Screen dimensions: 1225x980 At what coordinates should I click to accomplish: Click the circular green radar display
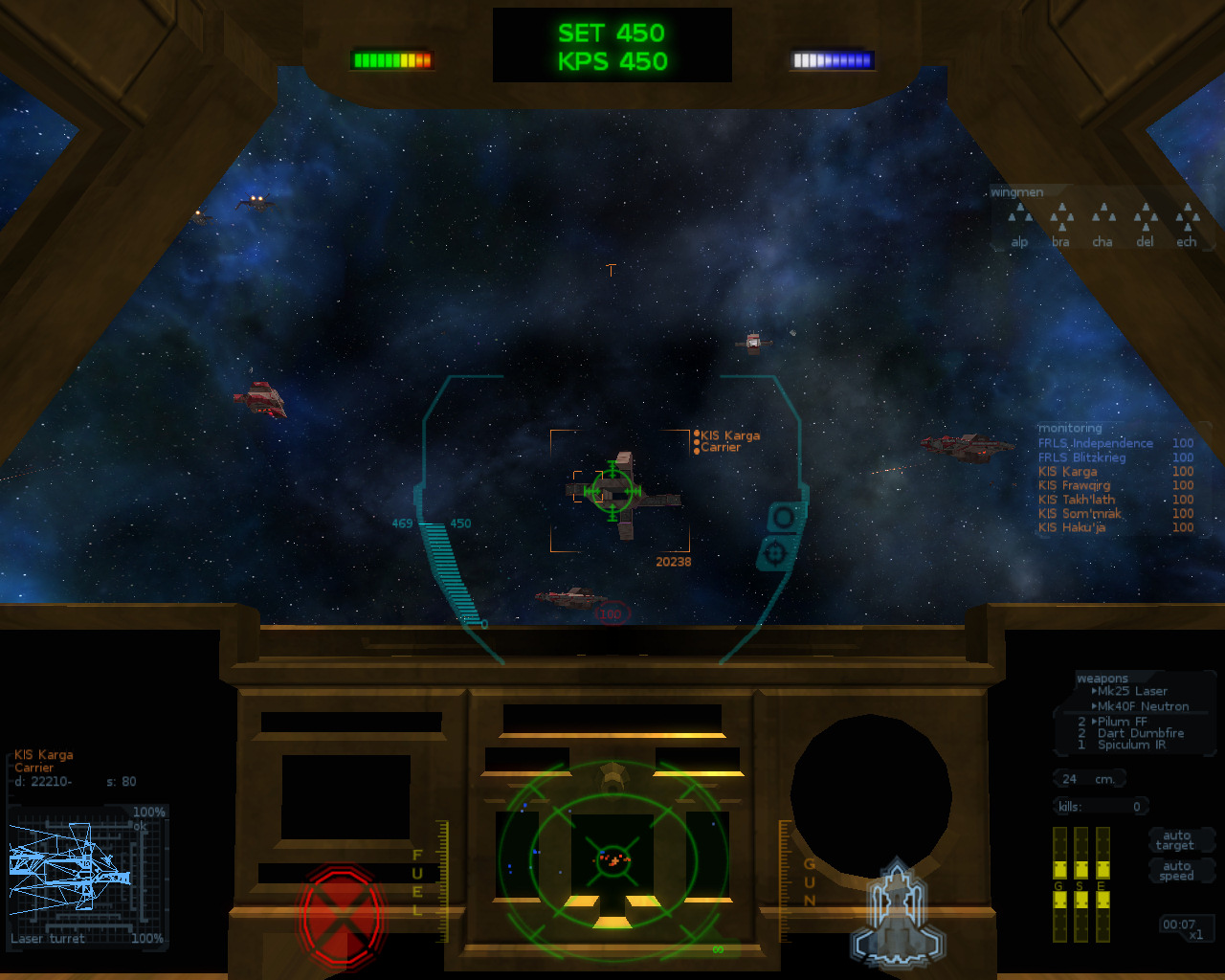coord(612,858)
